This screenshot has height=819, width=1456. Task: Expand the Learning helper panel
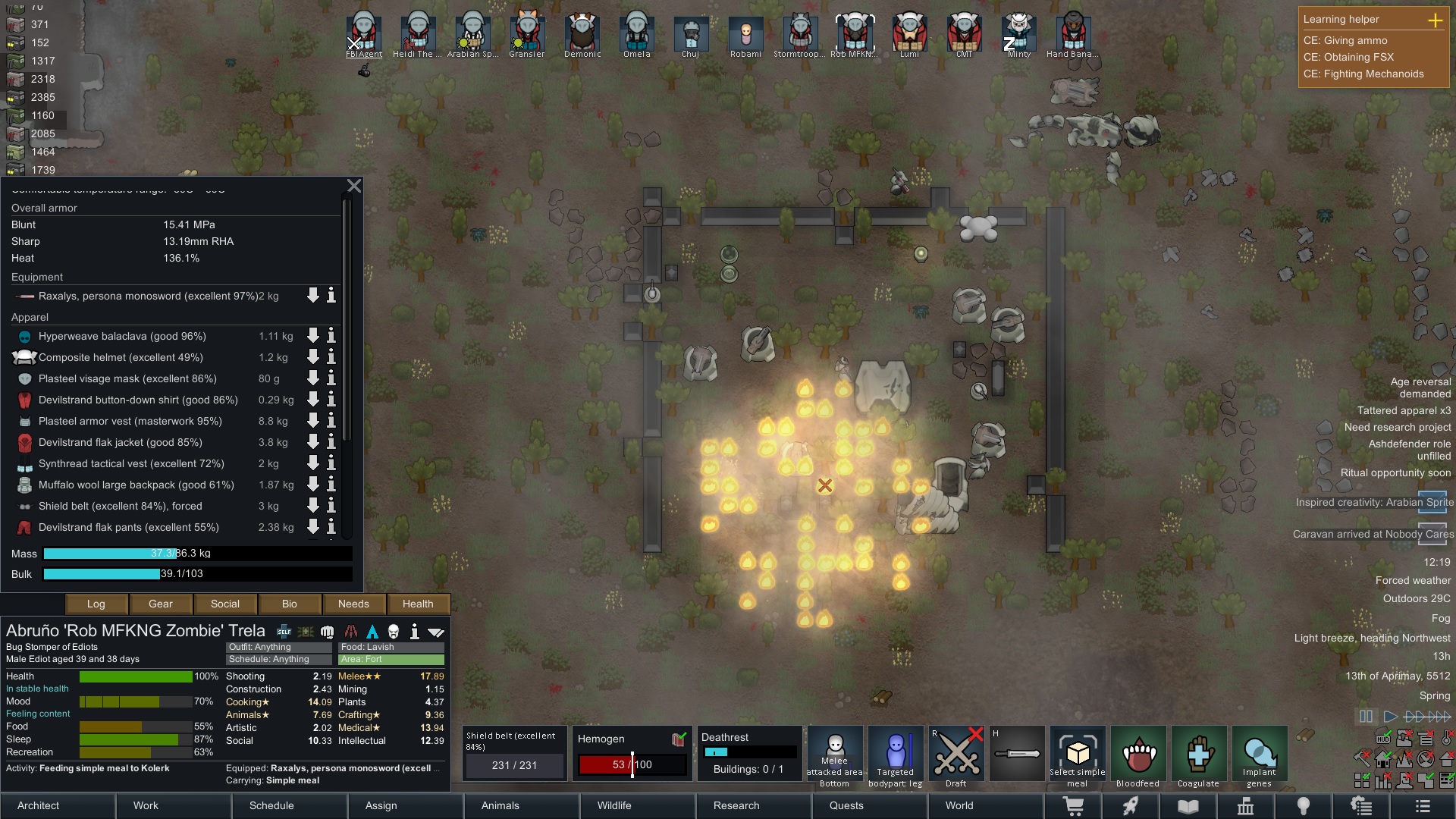point(1435,20)
